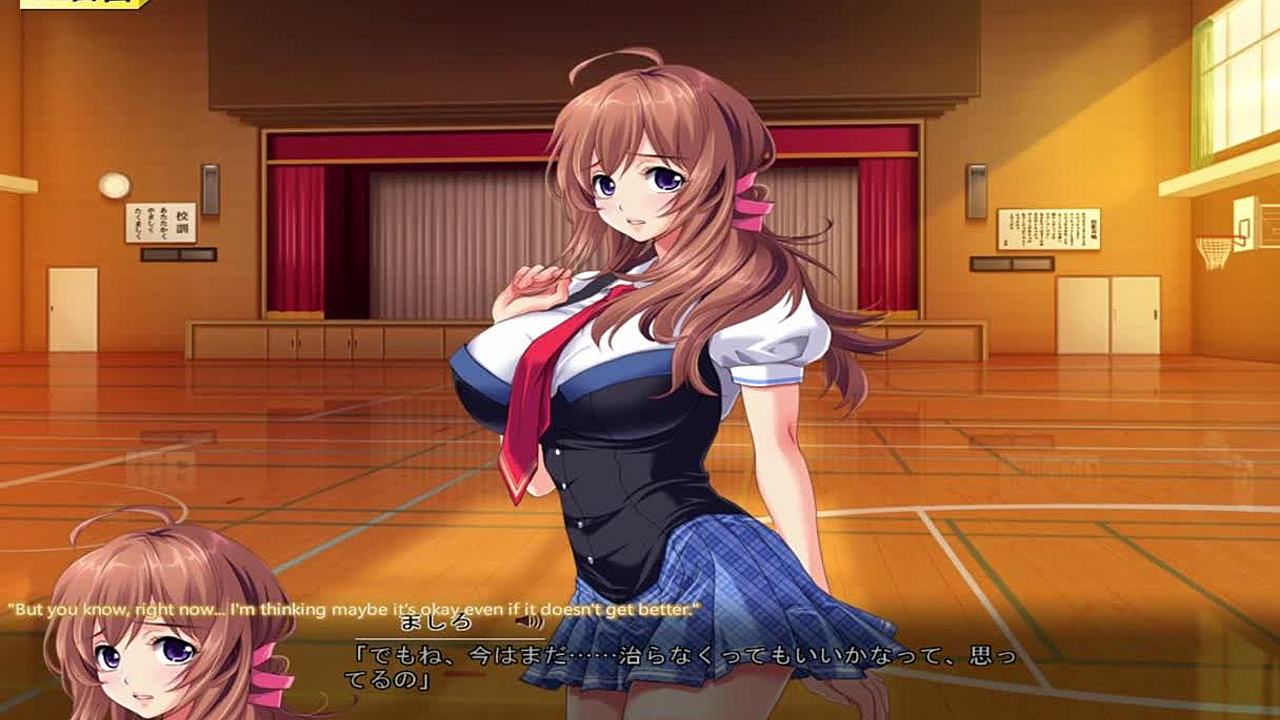Replay Mashiro's voice line with the speaker icon
The image size is (1280, 720).
tap(523, 622)
